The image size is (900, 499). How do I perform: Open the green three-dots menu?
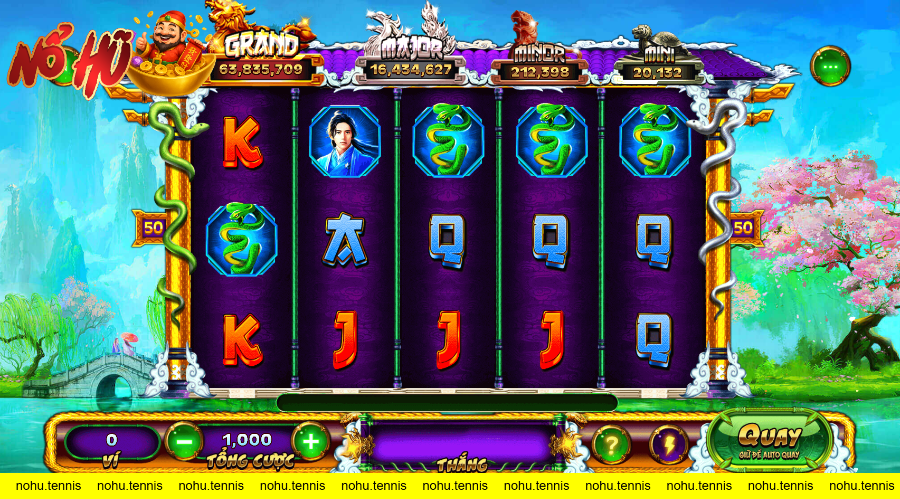coord(829,66)
